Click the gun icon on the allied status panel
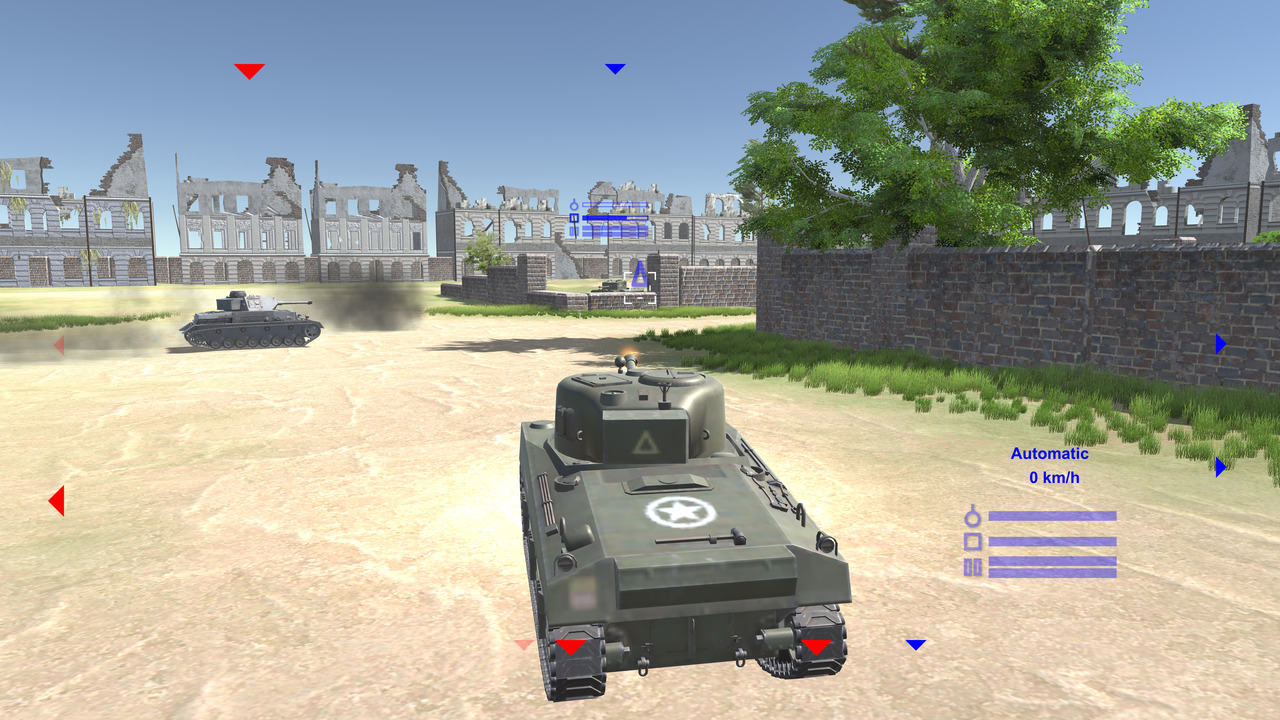 click(x=574, y=204)
